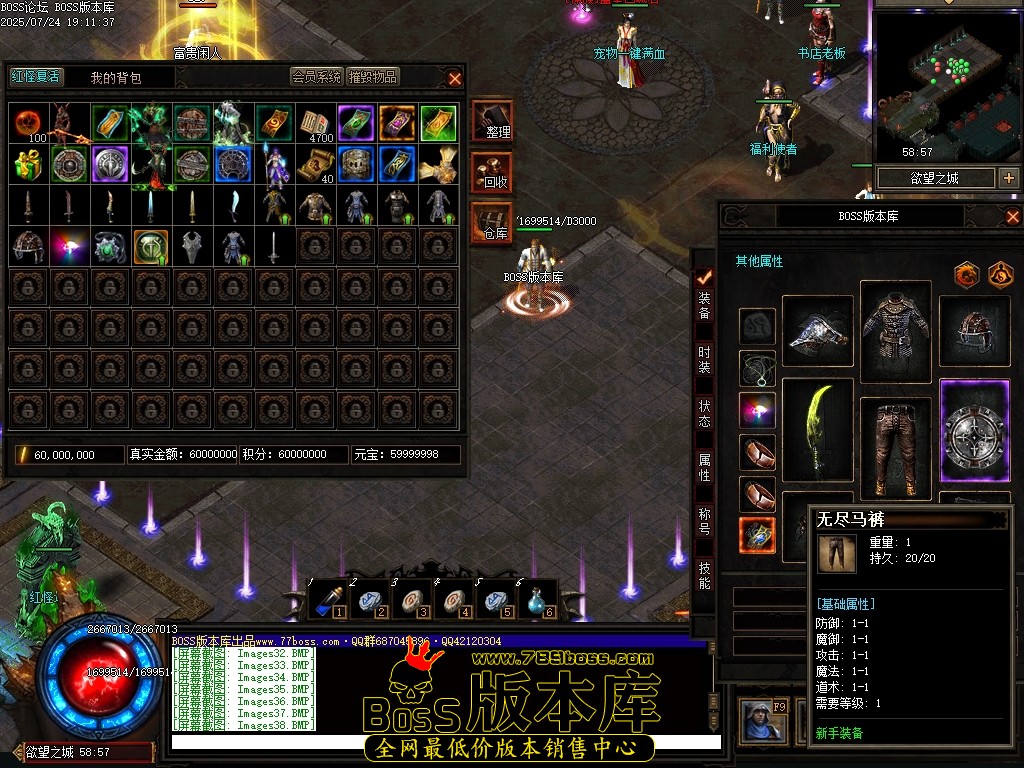The width and height of the screenshot is (1024, 768).
Task: Switch to the 时装 fashion tab
Action: click(x=705, y=359)
